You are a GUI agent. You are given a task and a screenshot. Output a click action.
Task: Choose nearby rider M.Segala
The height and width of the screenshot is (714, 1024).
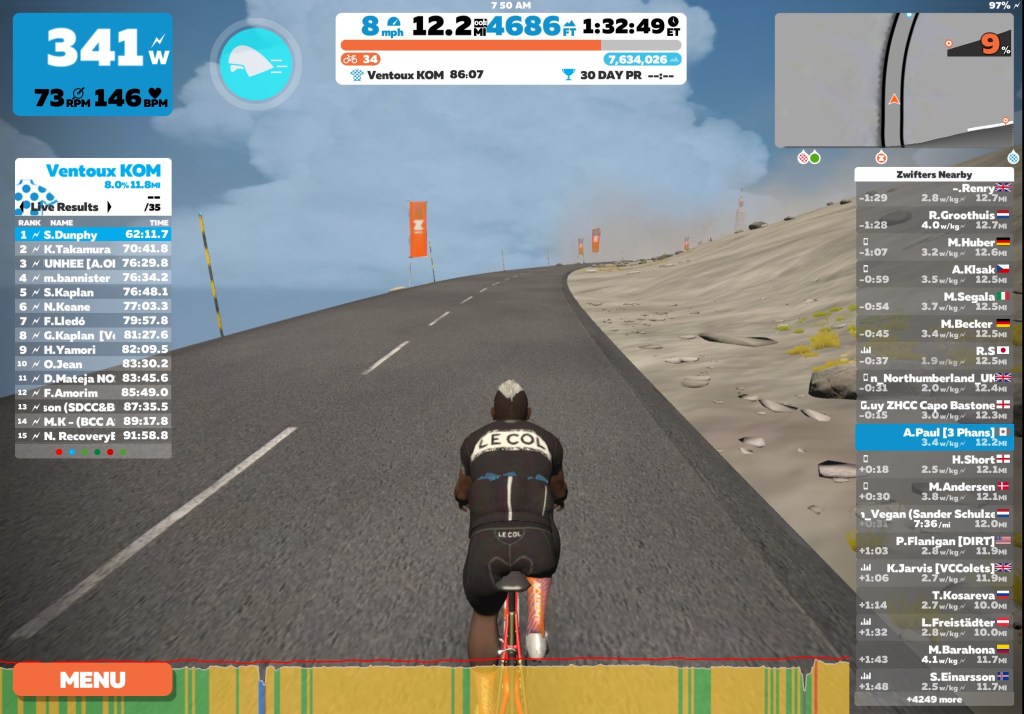(934, 301)
